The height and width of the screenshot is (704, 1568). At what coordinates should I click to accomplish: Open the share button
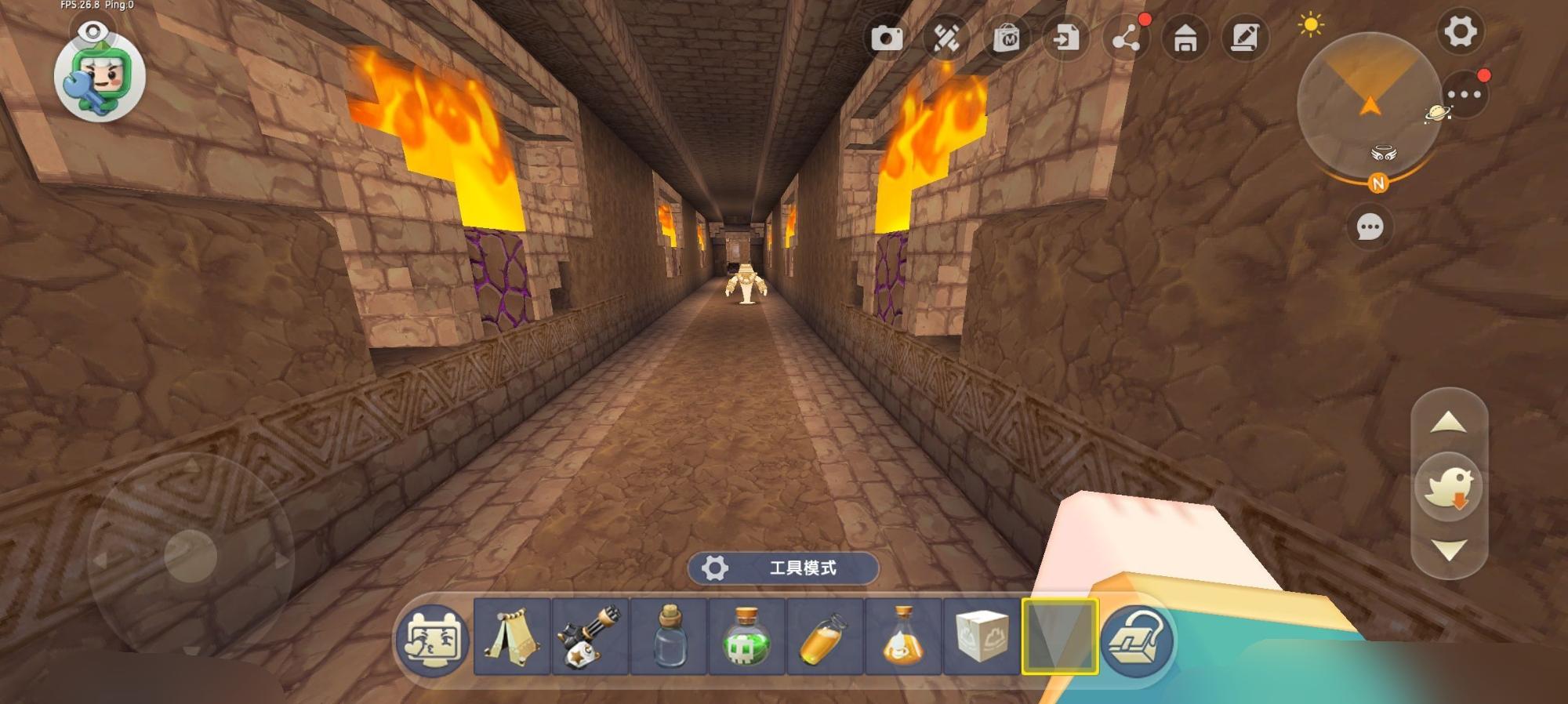[1126, 38]
